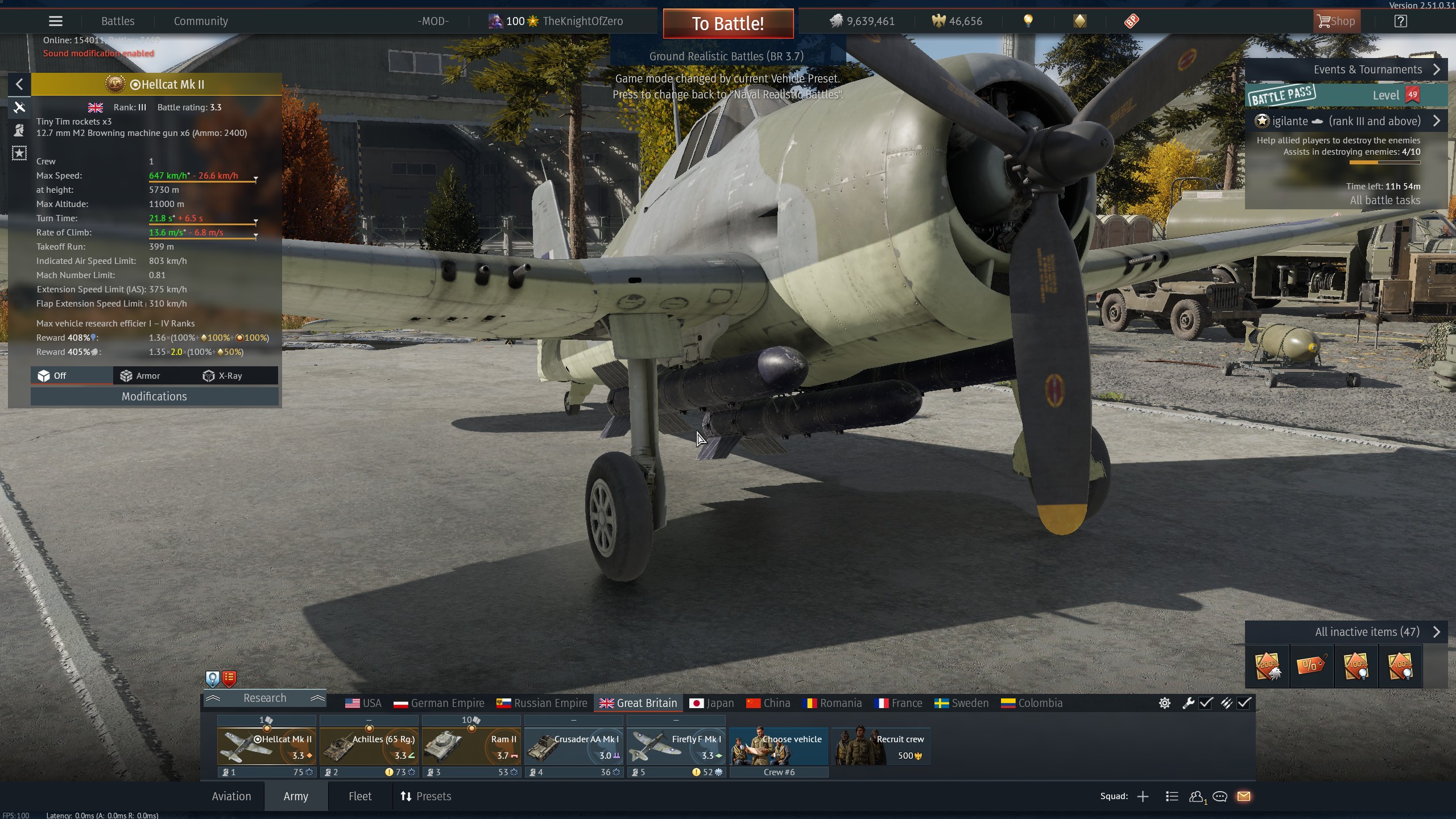1456x819 pixels.
Task: Switch nation to Japan
Action: (x=712, y=704)
